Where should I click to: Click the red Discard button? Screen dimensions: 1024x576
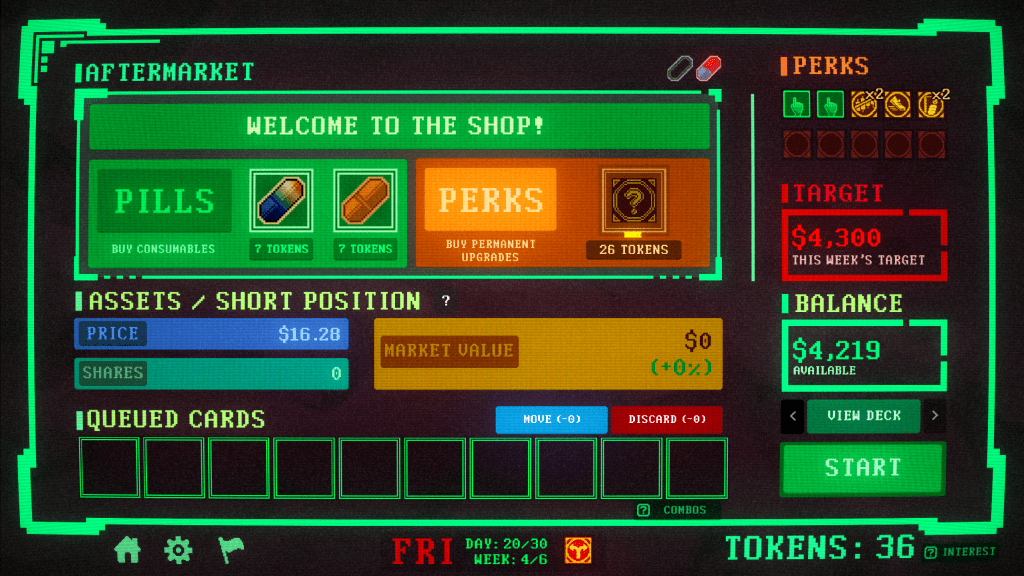click(x=666, y=419)
